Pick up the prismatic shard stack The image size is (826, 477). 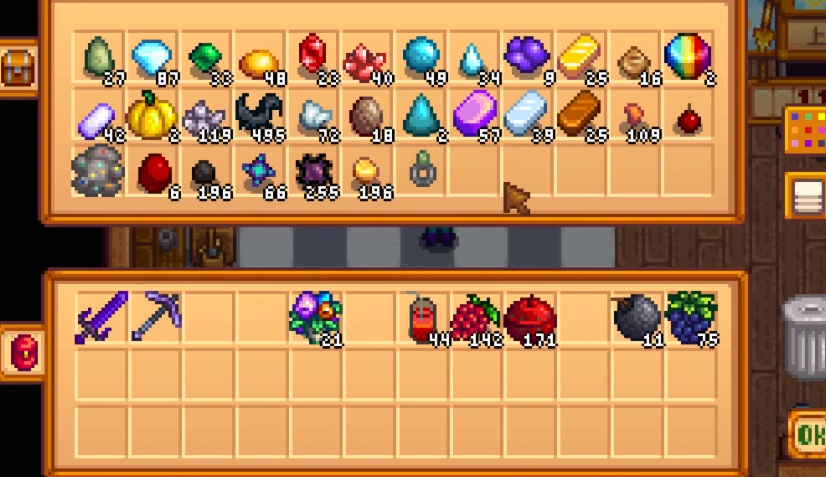(x=687, y=58)
